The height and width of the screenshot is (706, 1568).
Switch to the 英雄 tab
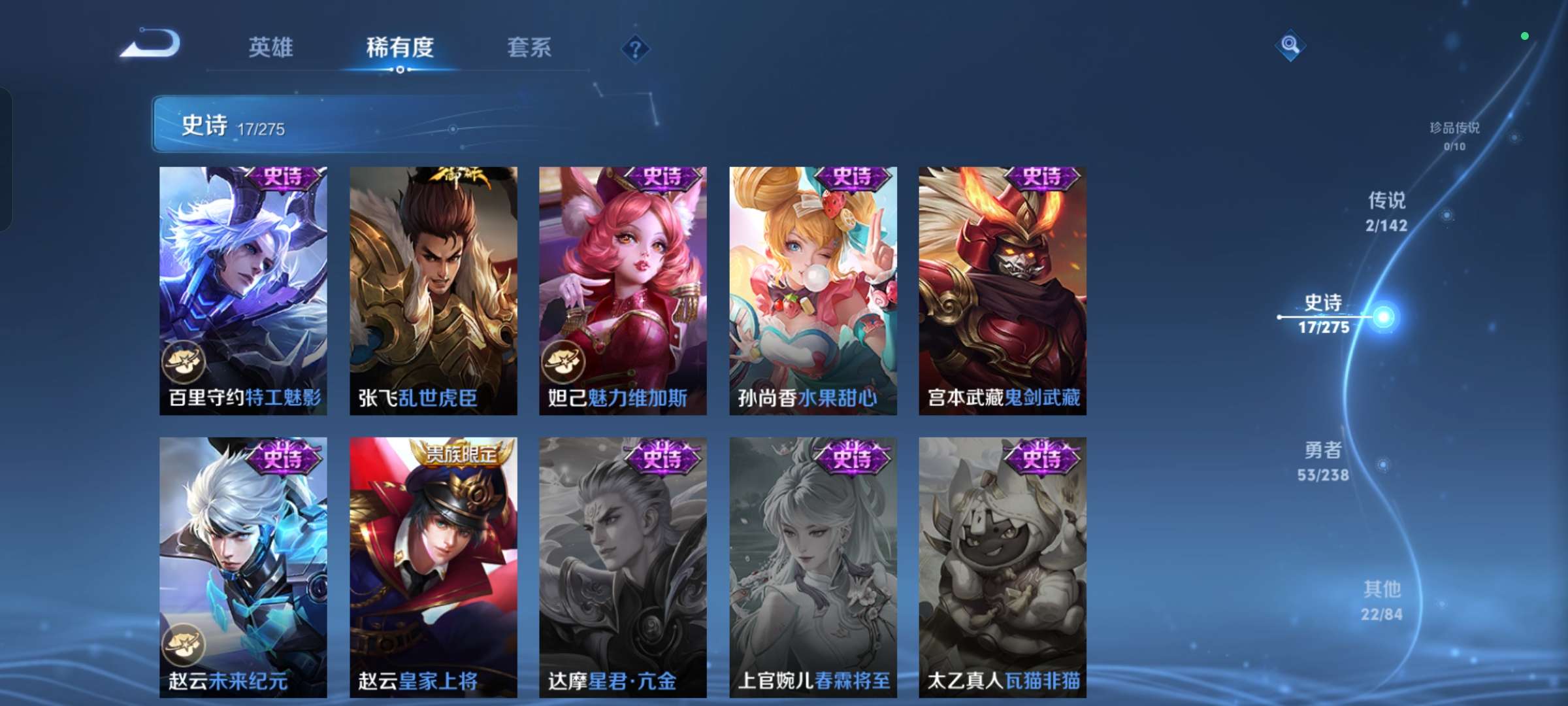270,48
